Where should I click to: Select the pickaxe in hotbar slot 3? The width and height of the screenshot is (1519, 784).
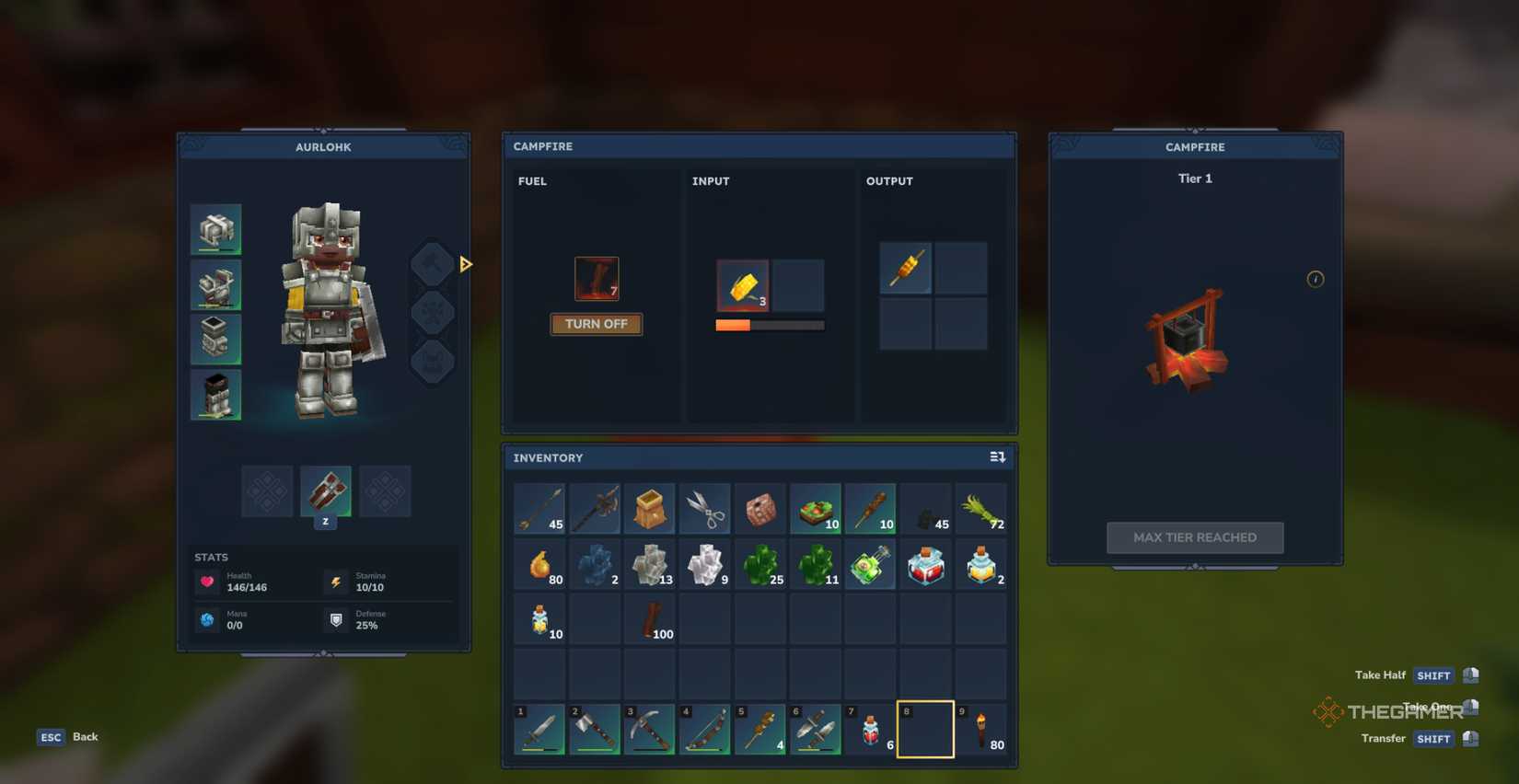(x=650, y=729)
